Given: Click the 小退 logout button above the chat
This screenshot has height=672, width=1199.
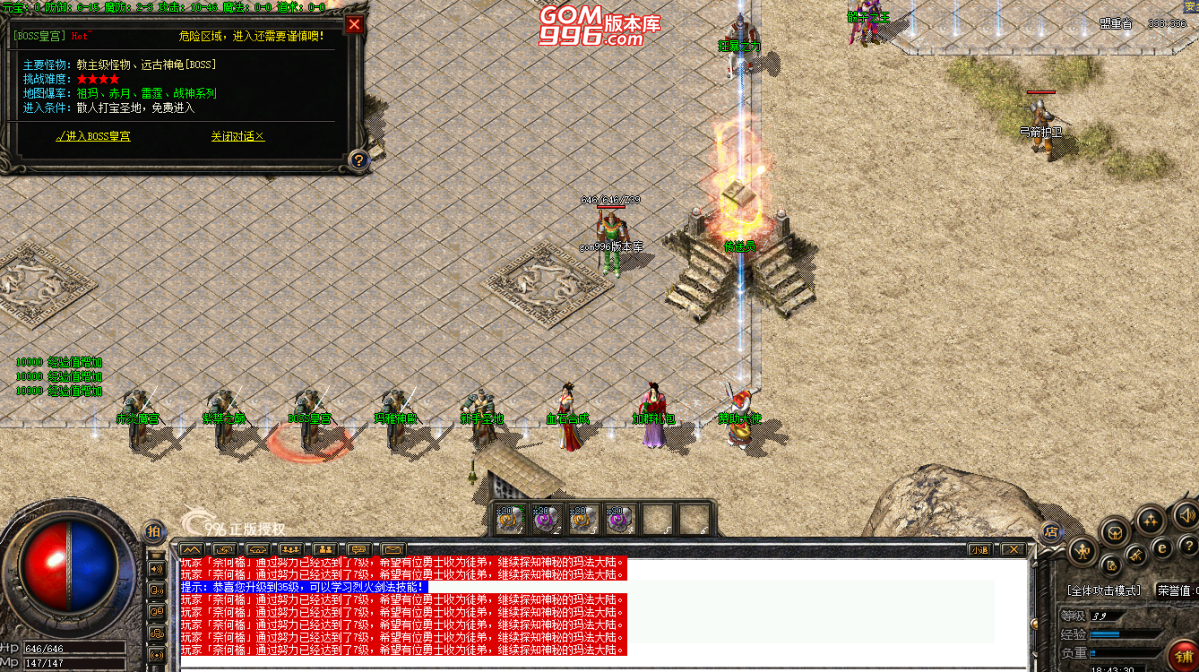Looking at the screenshot, I should [x=980, y=549].
